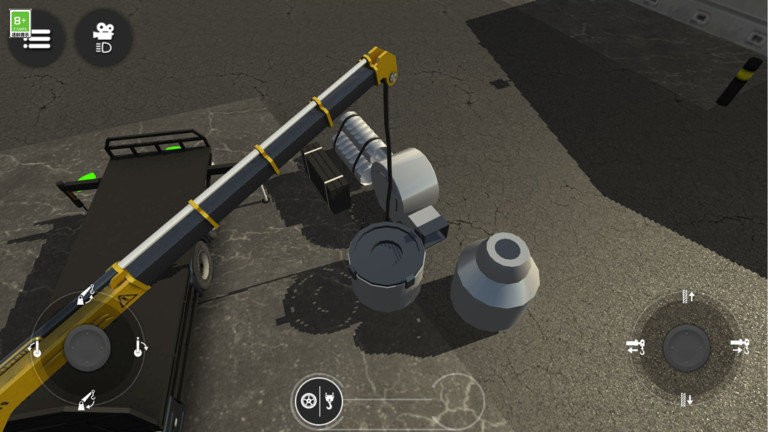This screenshot has height=432, width=768.
Task: Lower the crane boom with the bottom boom icon
Action: tap(86, 399)
